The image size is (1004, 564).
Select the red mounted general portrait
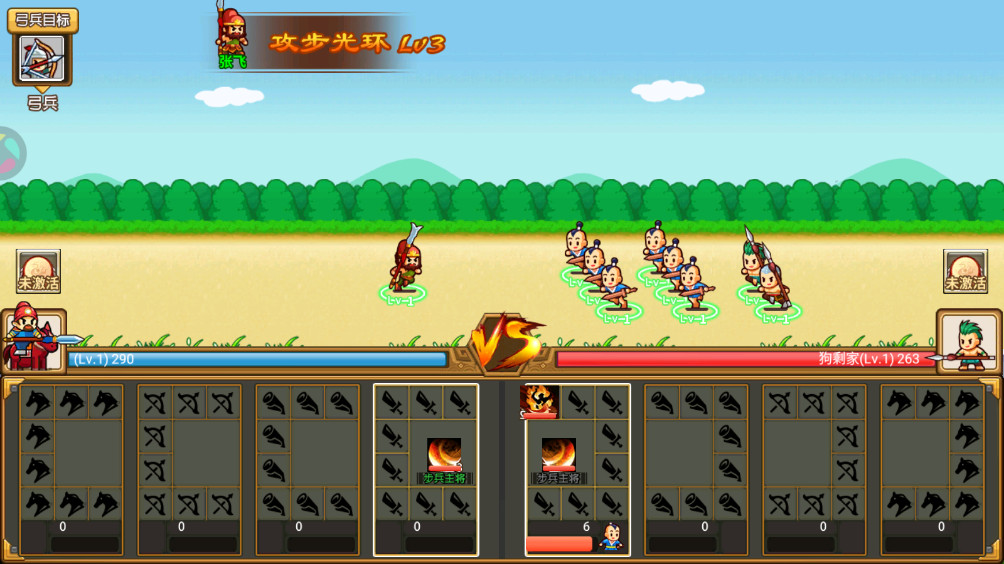point(33,341)
